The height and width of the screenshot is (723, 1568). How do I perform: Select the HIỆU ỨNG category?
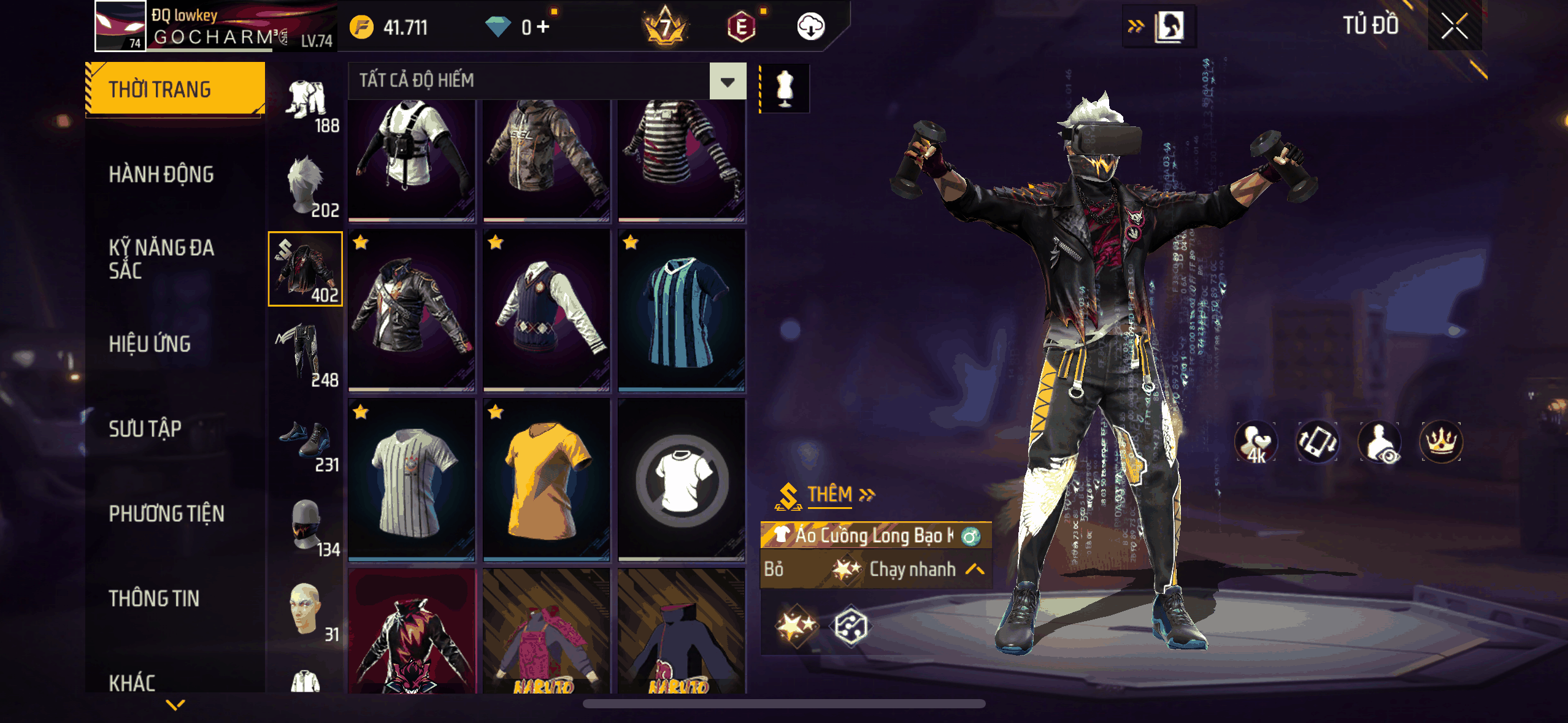tap(150, 344)
